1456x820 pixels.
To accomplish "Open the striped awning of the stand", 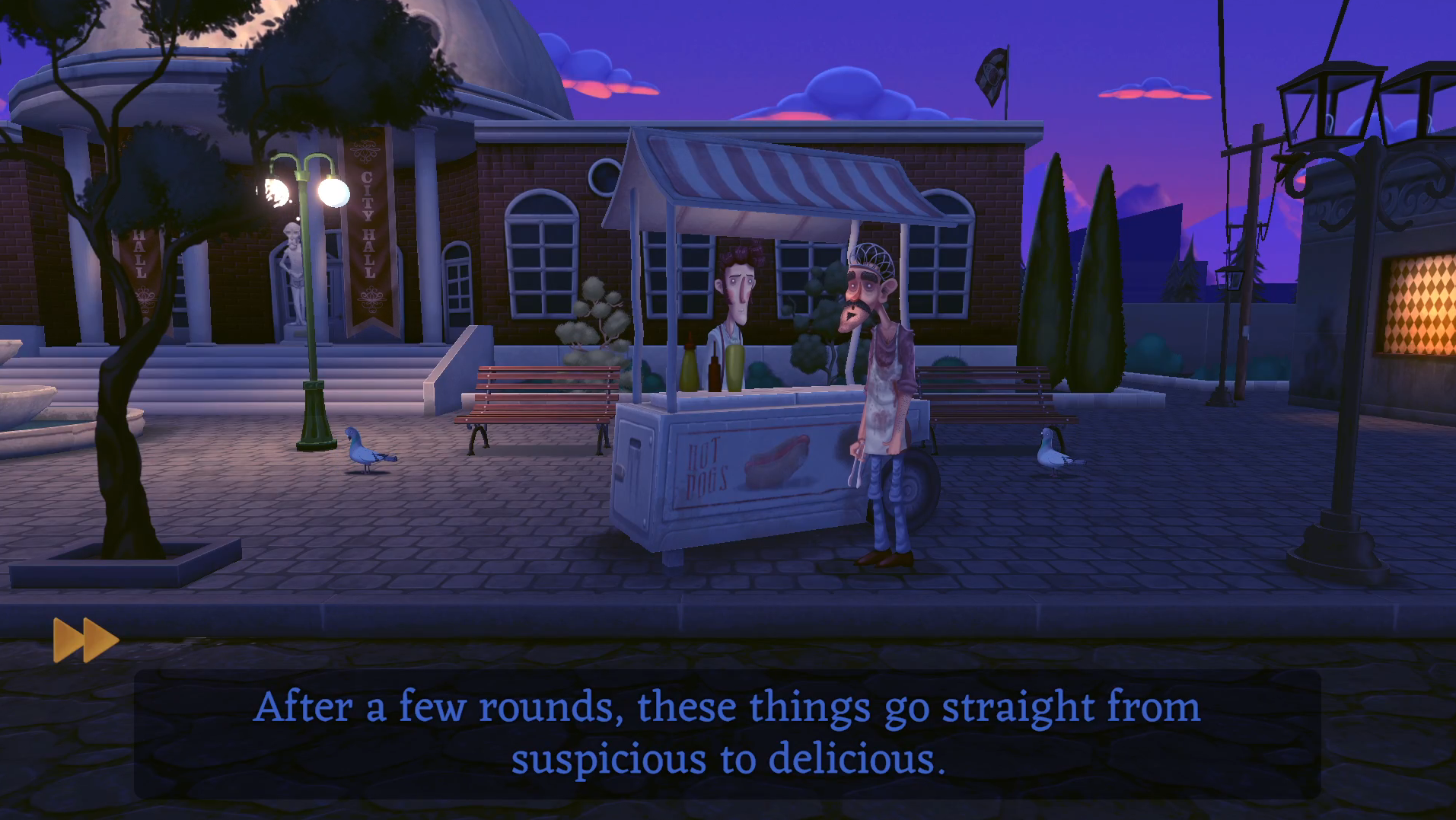I will pyautogui.click(x=776, y=175).
